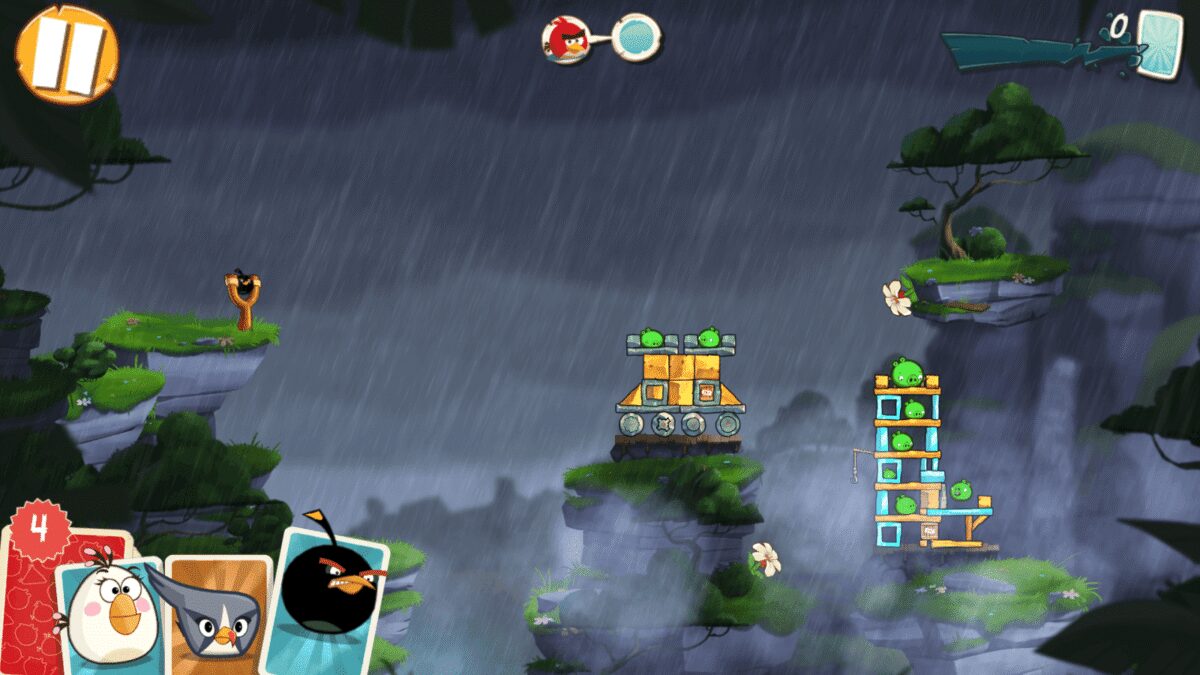
Task: Pause the game with the orange button
Action: [x=66, y=53]
